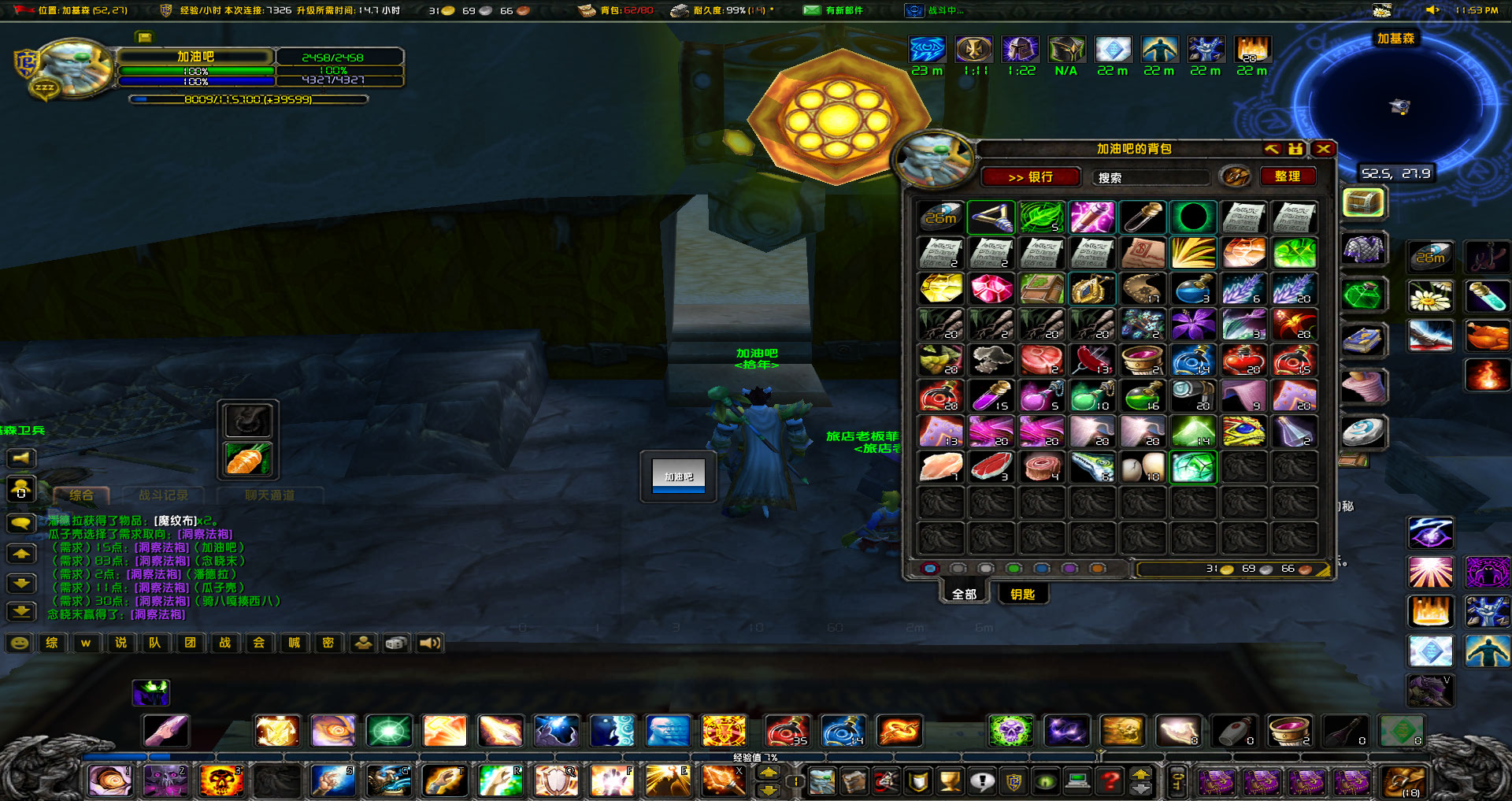
Task: Click the durability 99% icon in top bar
Action: point(680,11)
